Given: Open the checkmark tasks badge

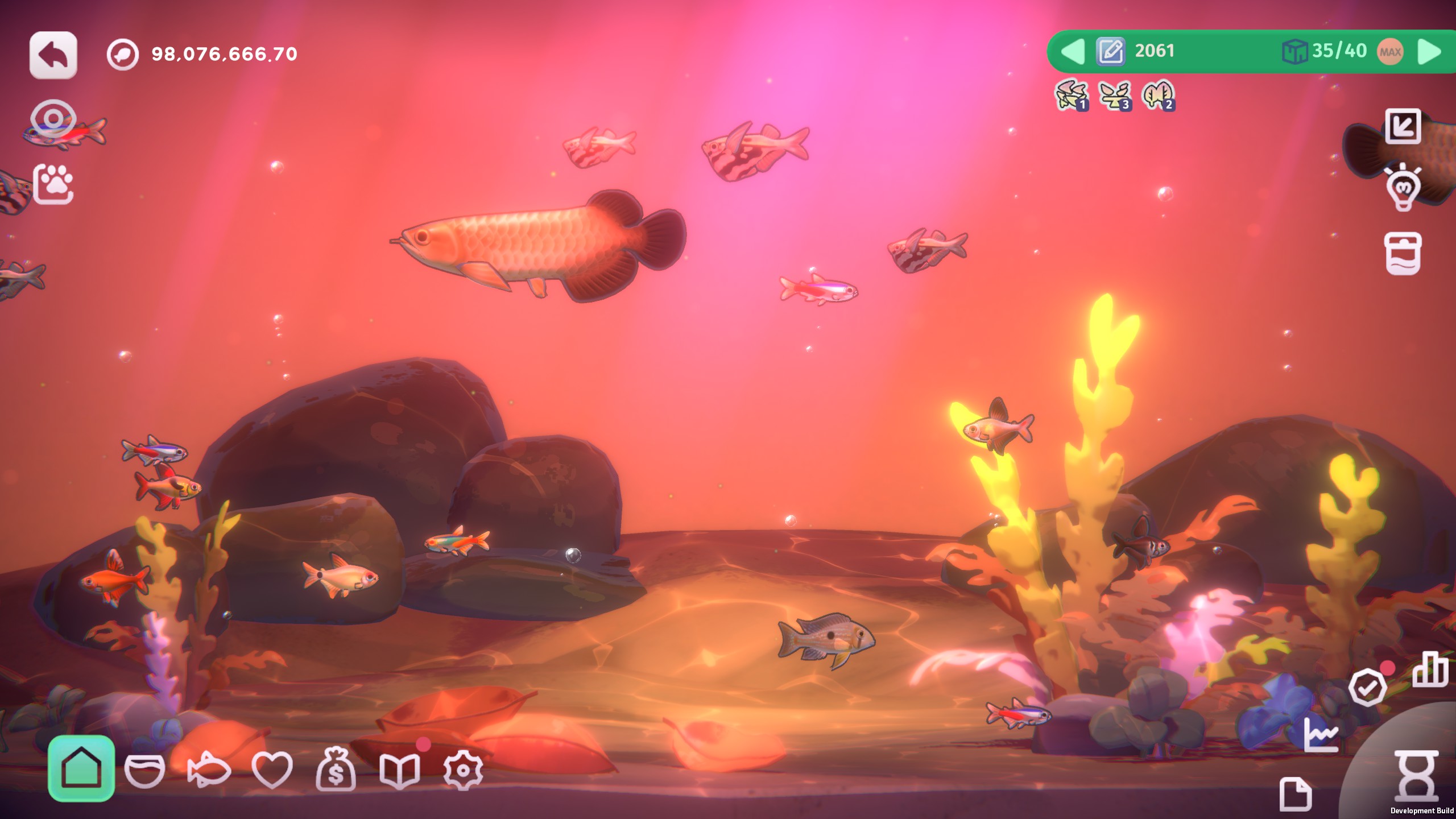Looking at the screenshot, I should [1367, 687].
